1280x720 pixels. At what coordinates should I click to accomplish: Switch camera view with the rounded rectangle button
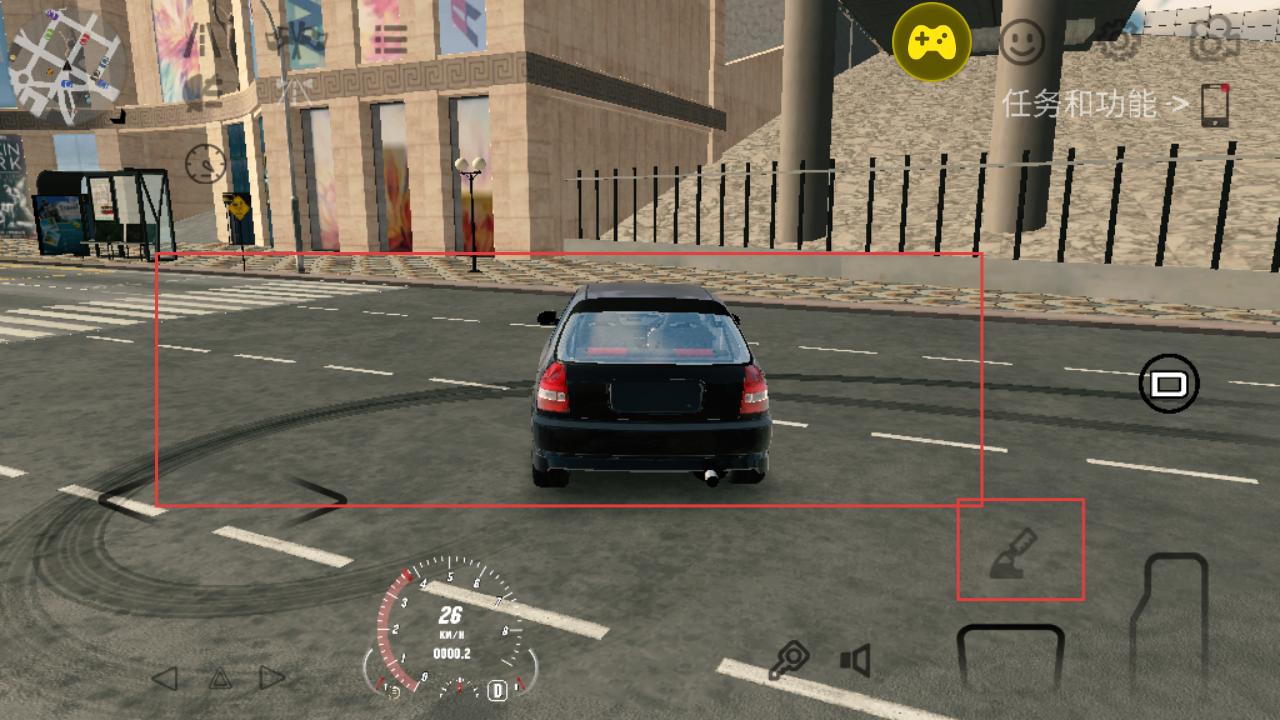point(1169,383)
